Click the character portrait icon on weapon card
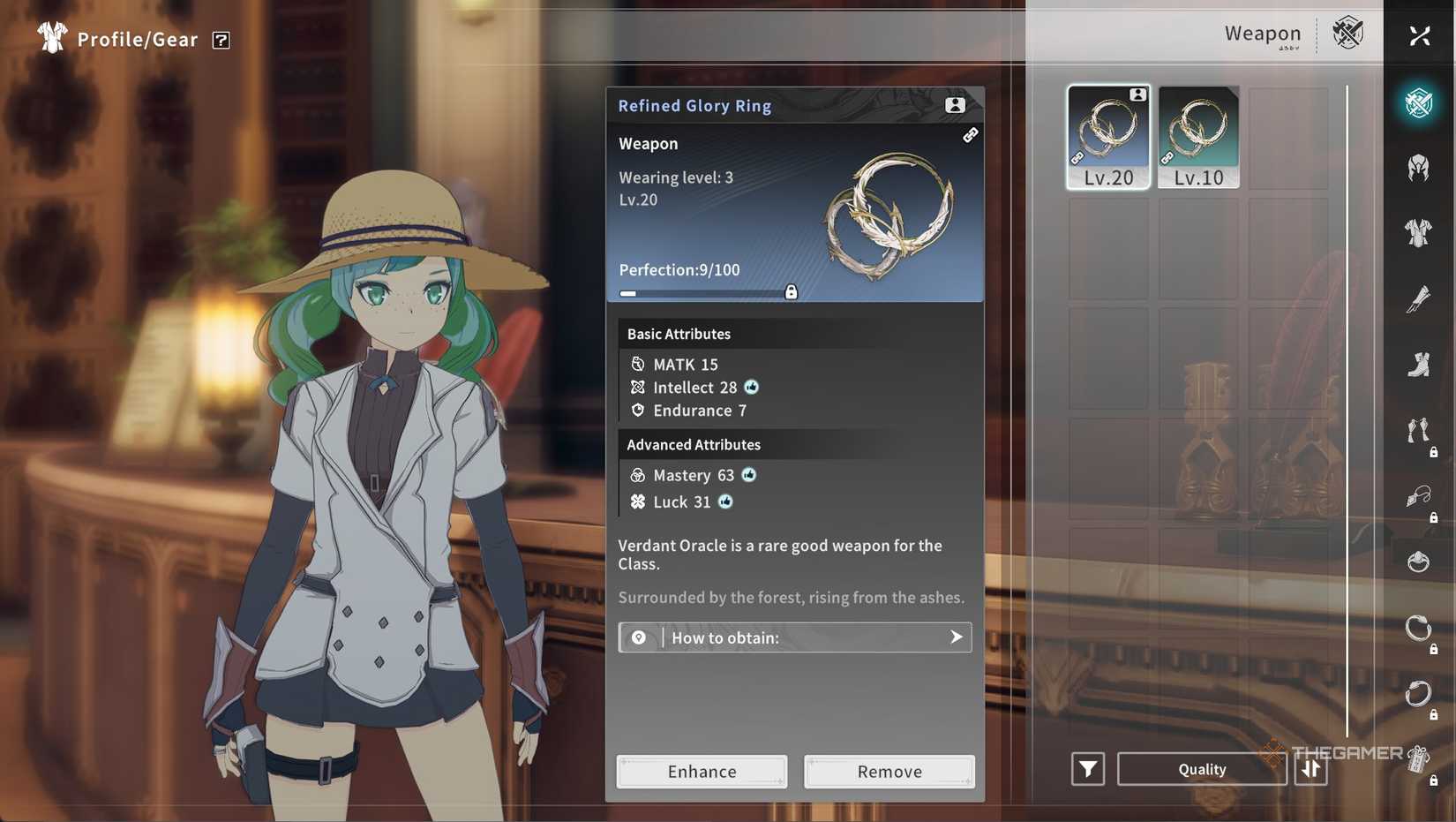The height and width of the screenshot is (822, 1456). pyautogui.click(x=954, y=104)
